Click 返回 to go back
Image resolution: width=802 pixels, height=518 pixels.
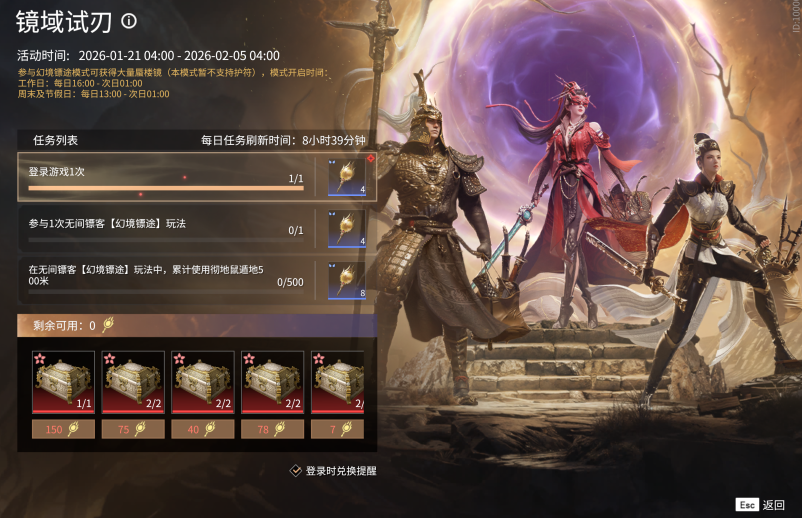pos(762,505)
